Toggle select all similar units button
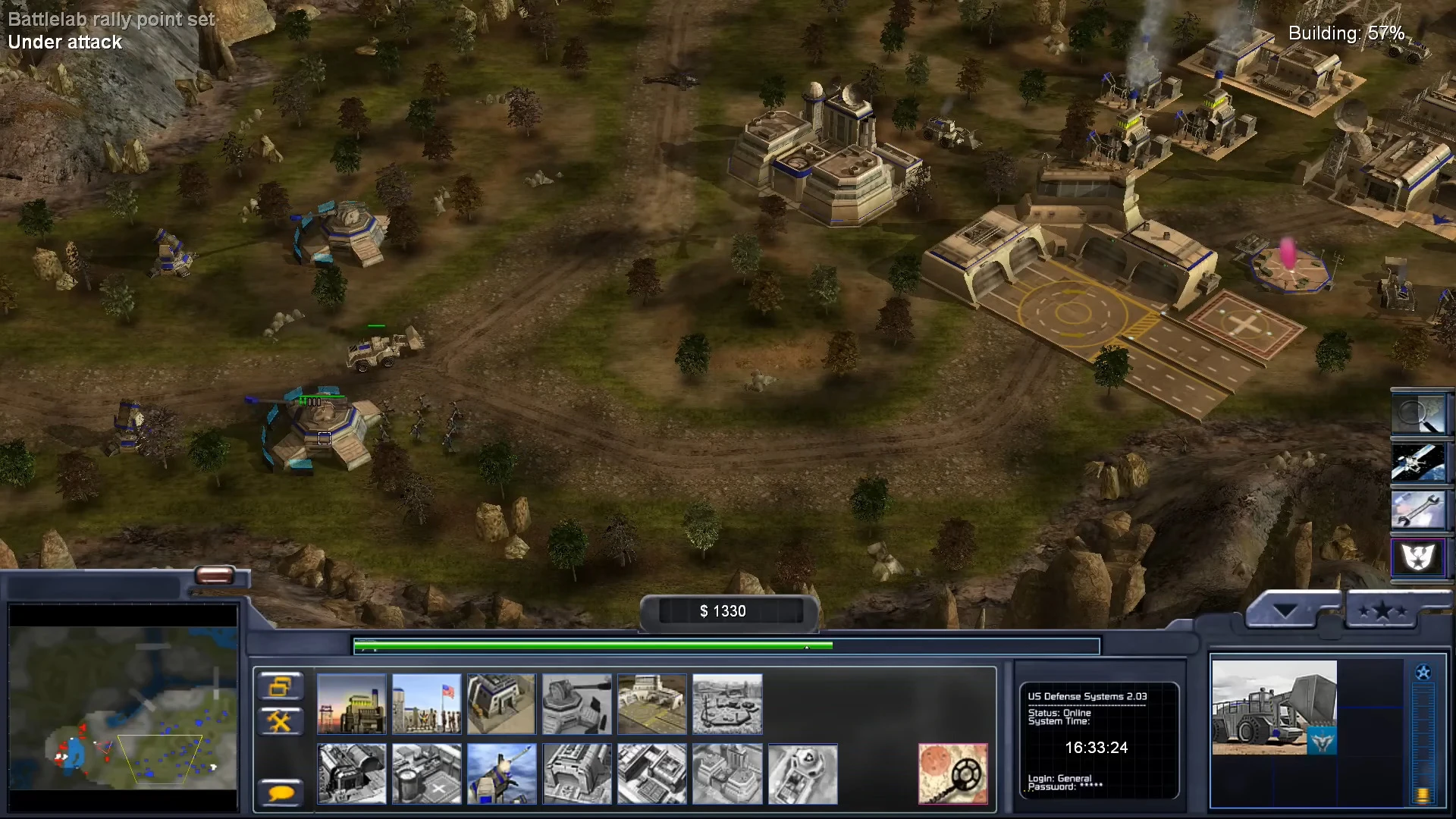1456x819 pixels. pyautogui.click(x=281, y=686)
